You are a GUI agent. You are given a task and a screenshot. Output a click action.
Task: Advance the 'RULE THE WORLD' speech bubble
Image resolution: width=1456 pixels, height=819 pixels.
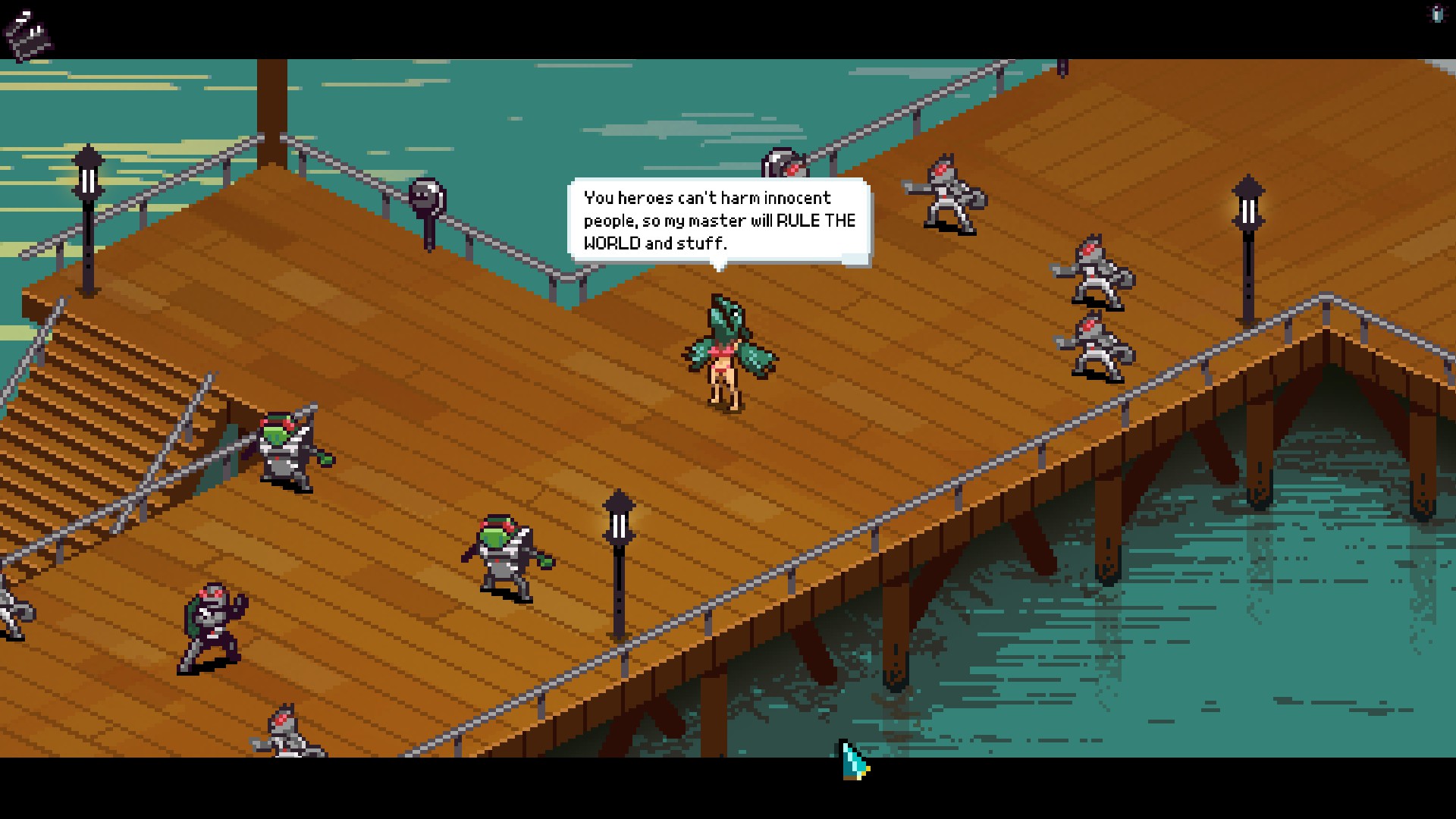pyautogui.click(x=718, y=221)
